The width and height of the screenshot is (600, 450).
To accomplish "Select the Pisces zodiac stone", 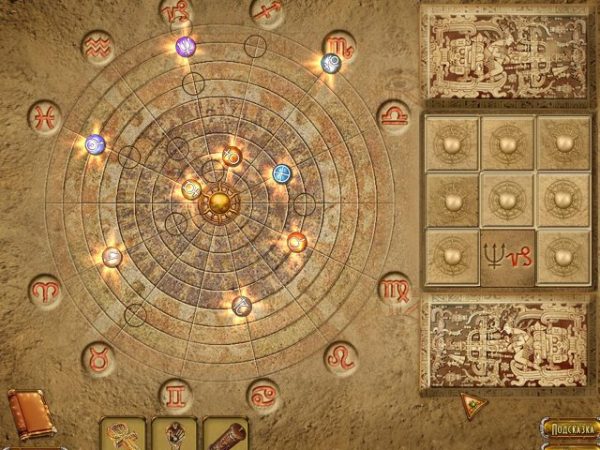I will click(x=45, y=116).
